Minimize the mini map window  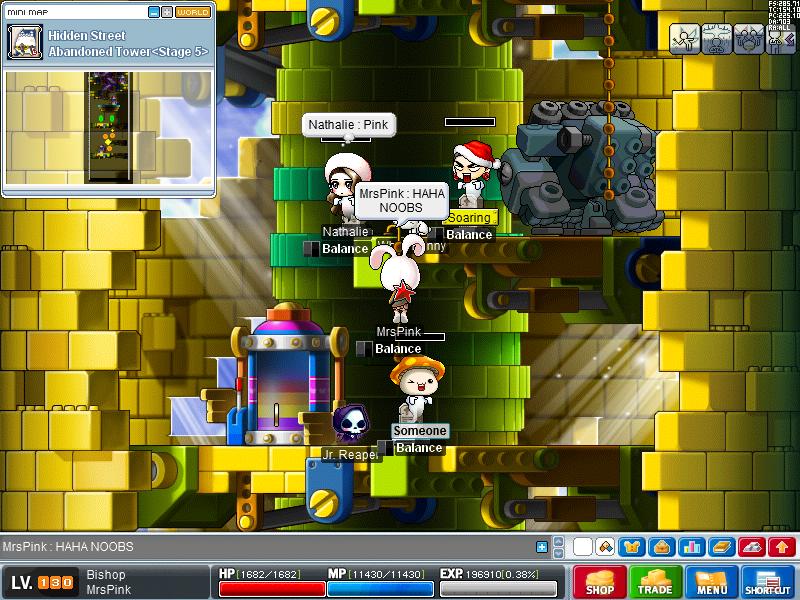pos(154,12)
